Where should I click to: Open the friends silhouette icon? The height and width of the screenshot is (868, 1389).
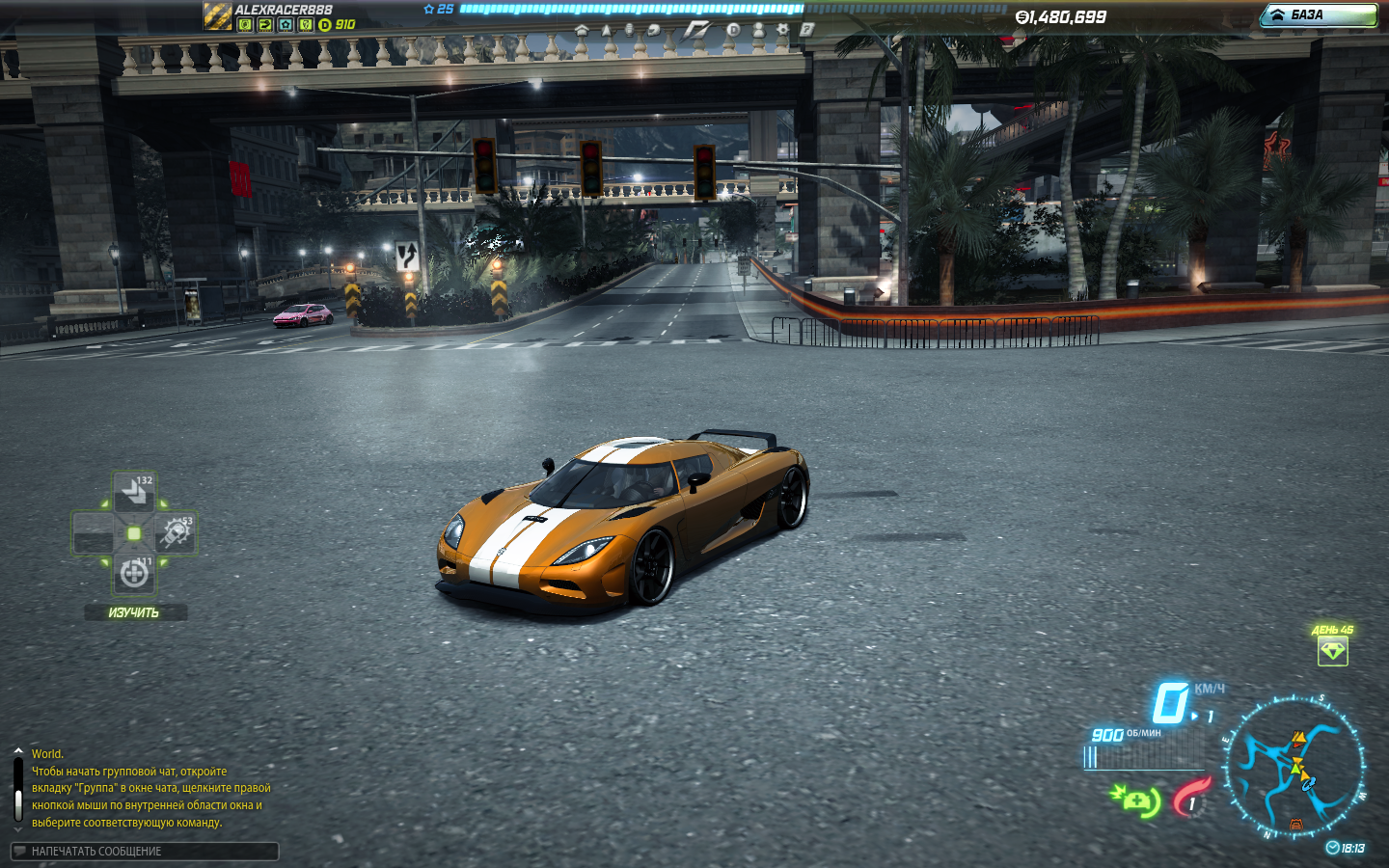coord(759,30)
